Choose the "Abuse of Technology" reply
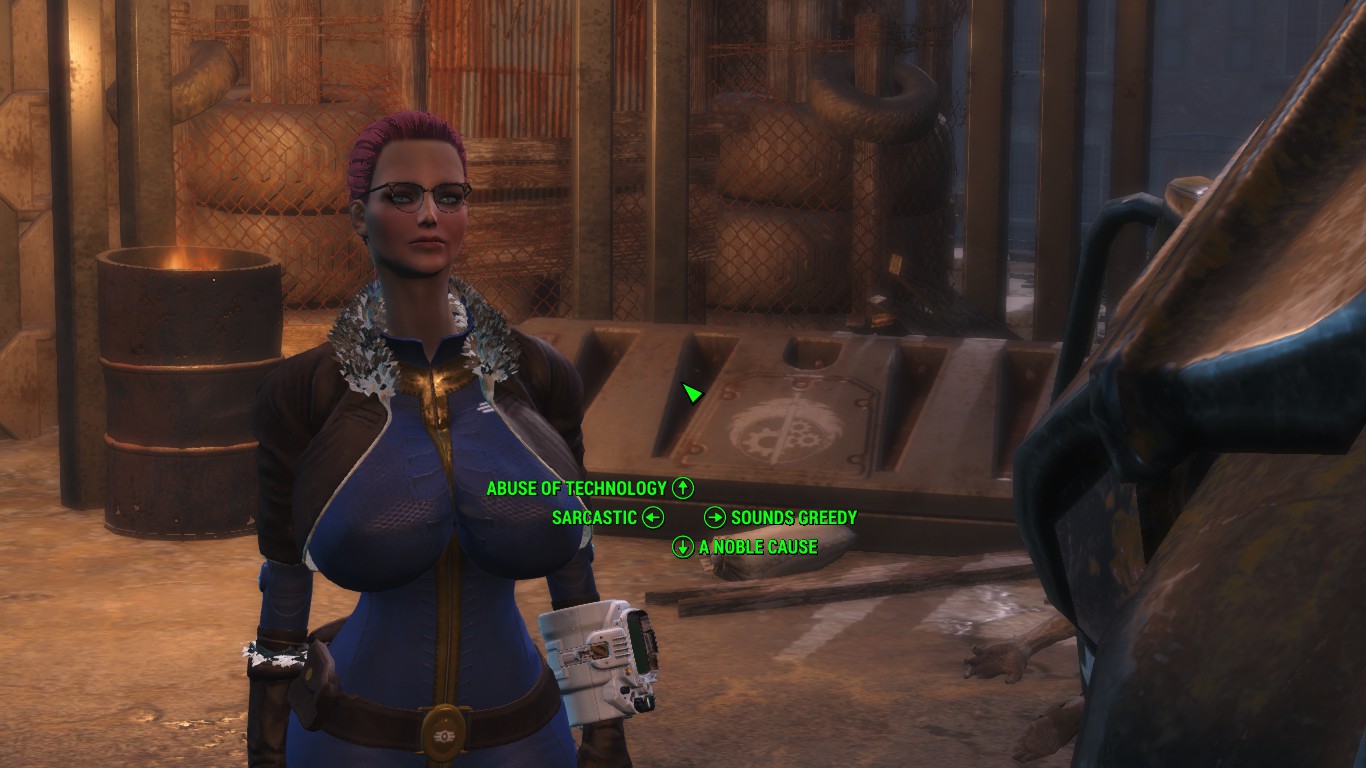The image size is (1366, 768). [577, 488]
